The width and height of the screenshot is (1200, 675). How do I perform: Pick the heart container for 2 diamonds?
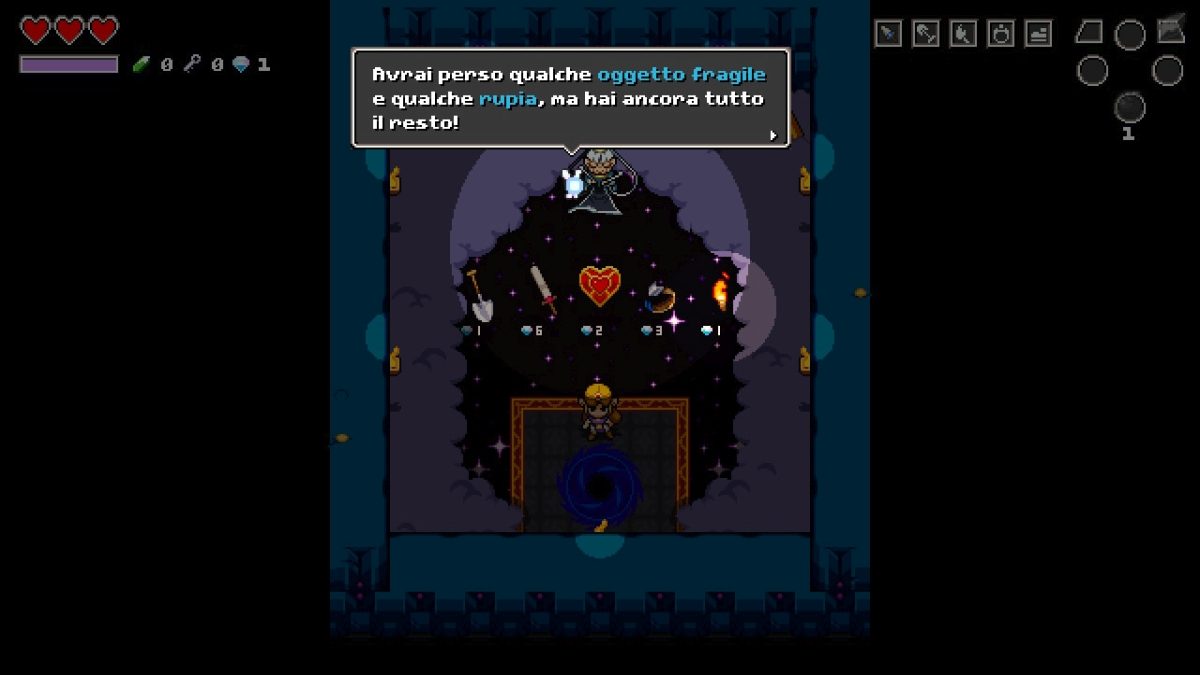tap(600, 287)
